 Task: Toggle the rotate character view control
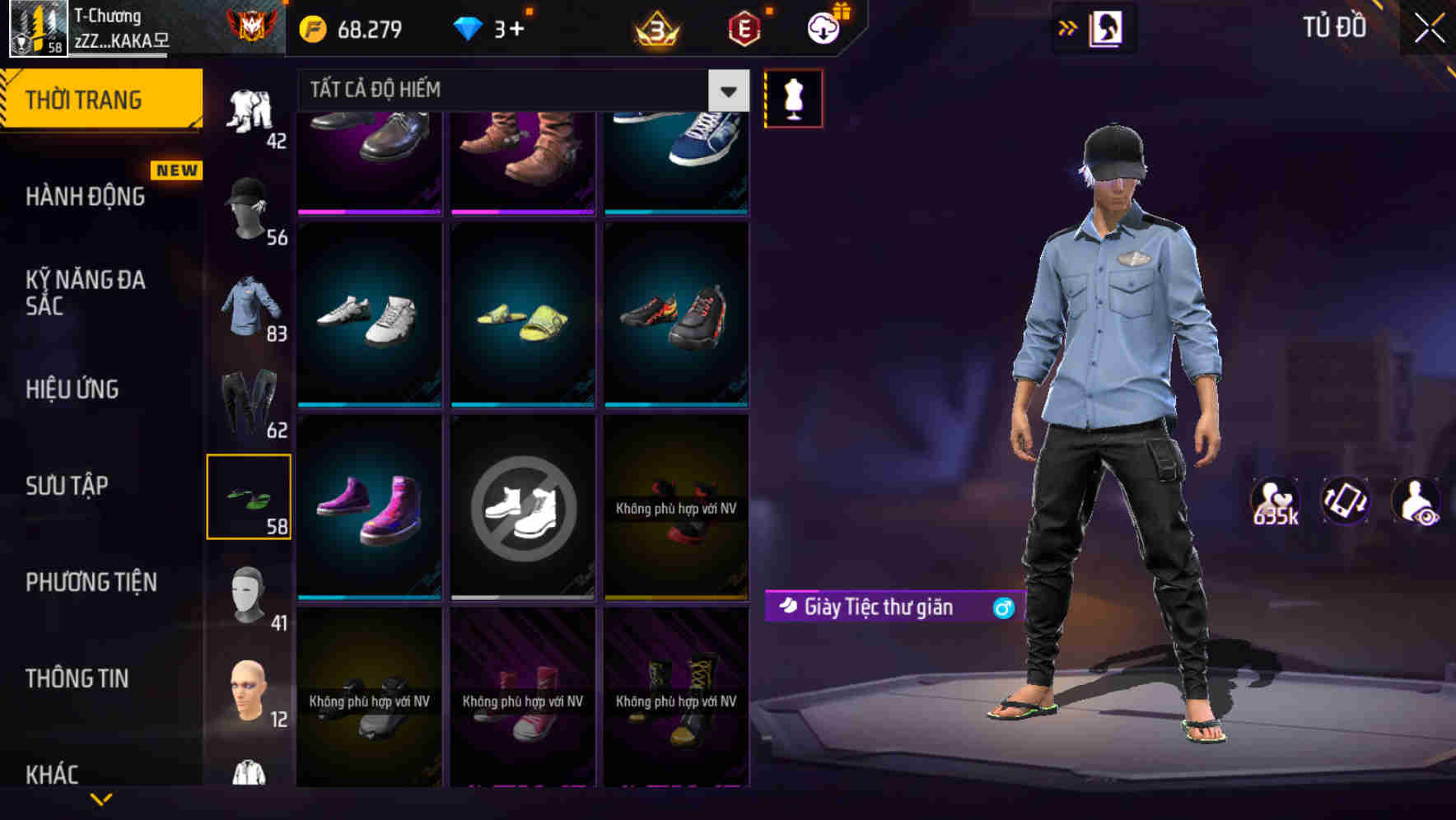1346,503
